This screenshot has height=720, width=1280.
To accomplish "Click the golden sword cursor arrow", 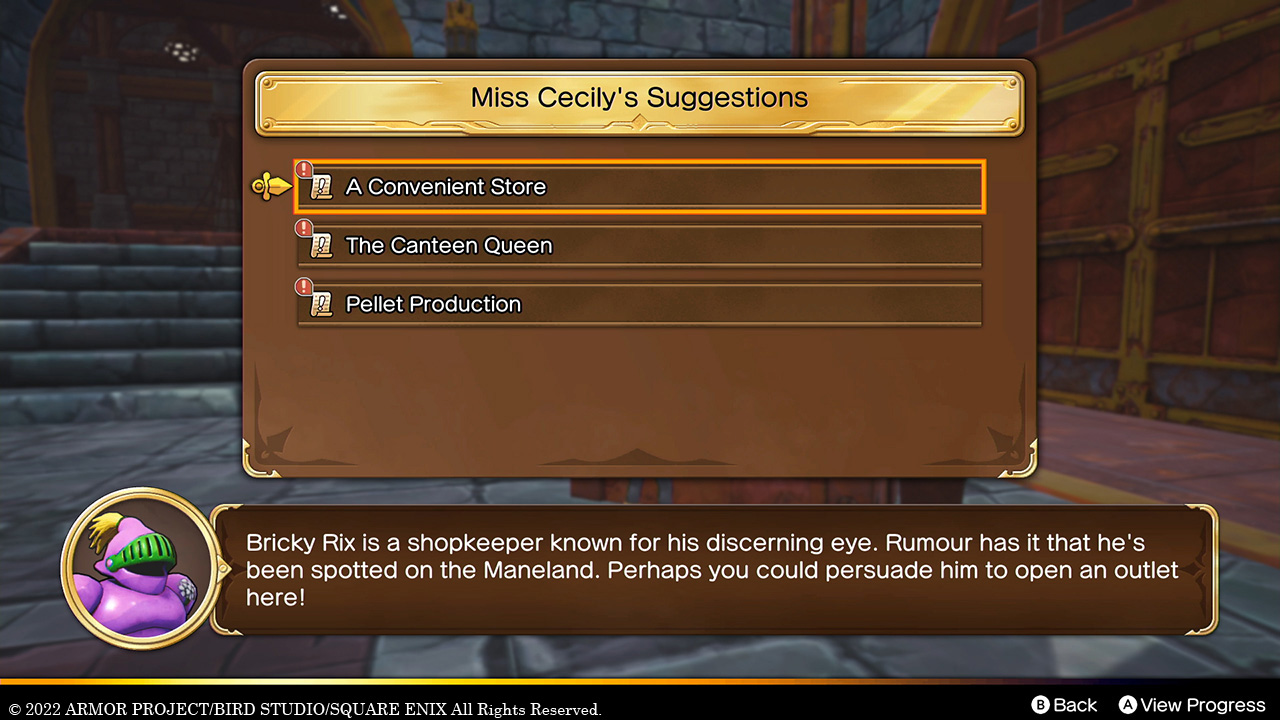I will 270,185.
